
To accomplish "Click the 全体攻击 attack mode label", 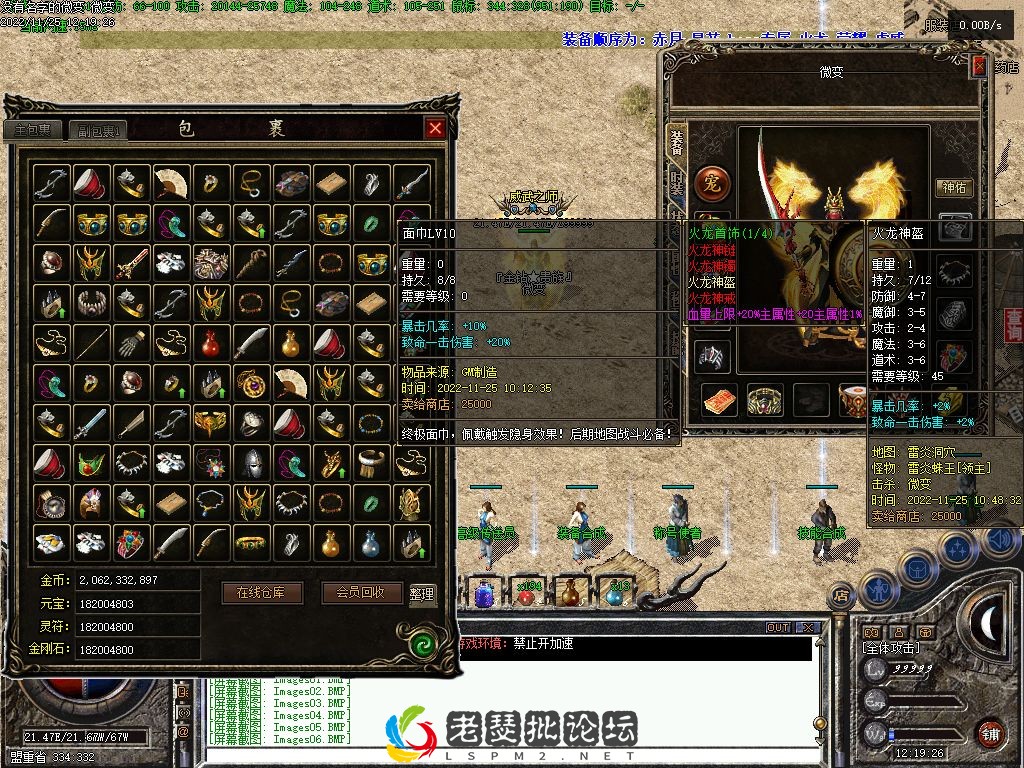I will 891,648.
